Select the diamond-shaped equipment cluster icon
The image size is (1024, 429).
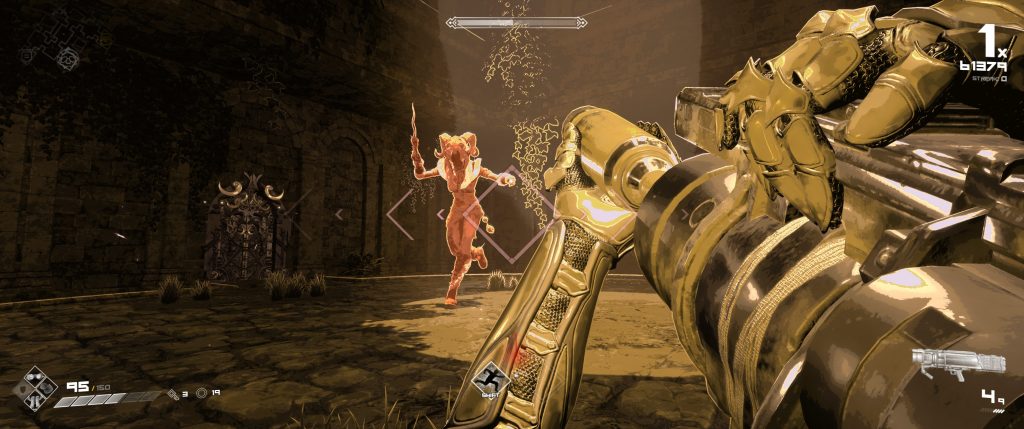tap(36, 387)
